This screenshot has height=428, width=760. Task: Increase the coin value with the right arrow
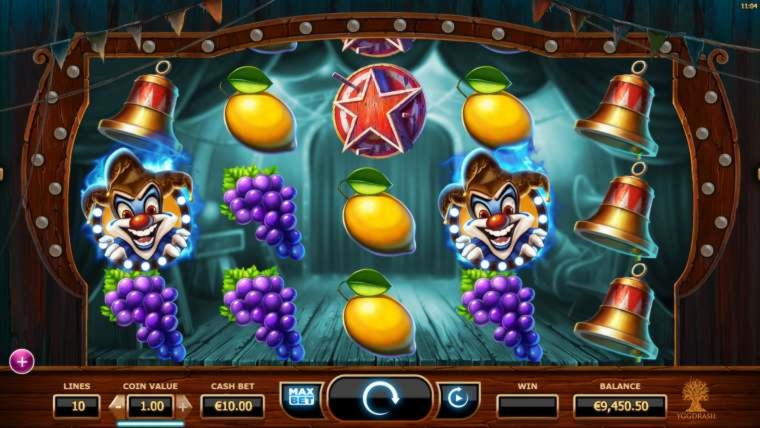tap(184, 406)
